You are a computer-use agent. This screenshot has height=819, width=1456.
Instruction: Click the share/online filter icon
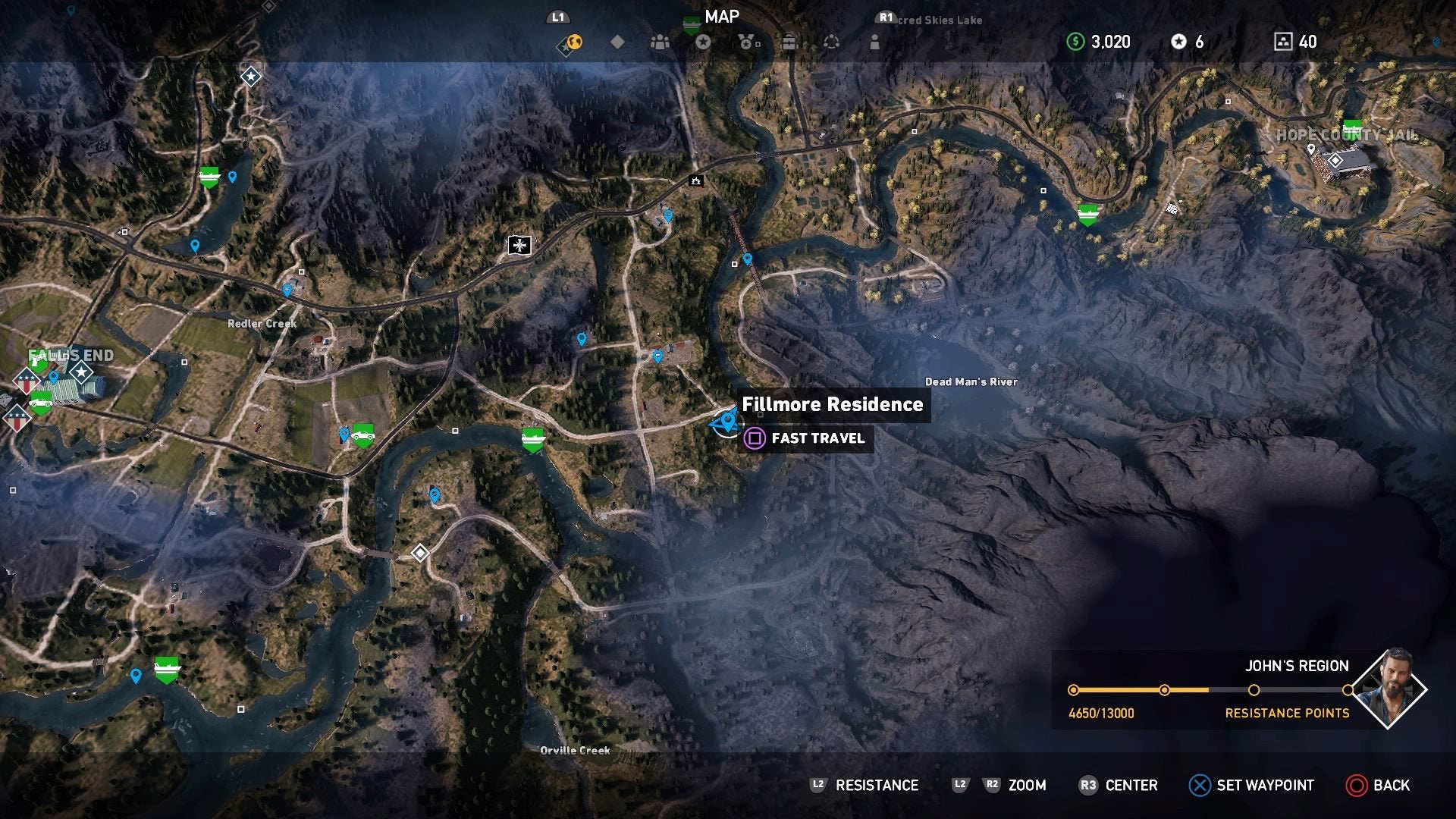tap(830, 43)
